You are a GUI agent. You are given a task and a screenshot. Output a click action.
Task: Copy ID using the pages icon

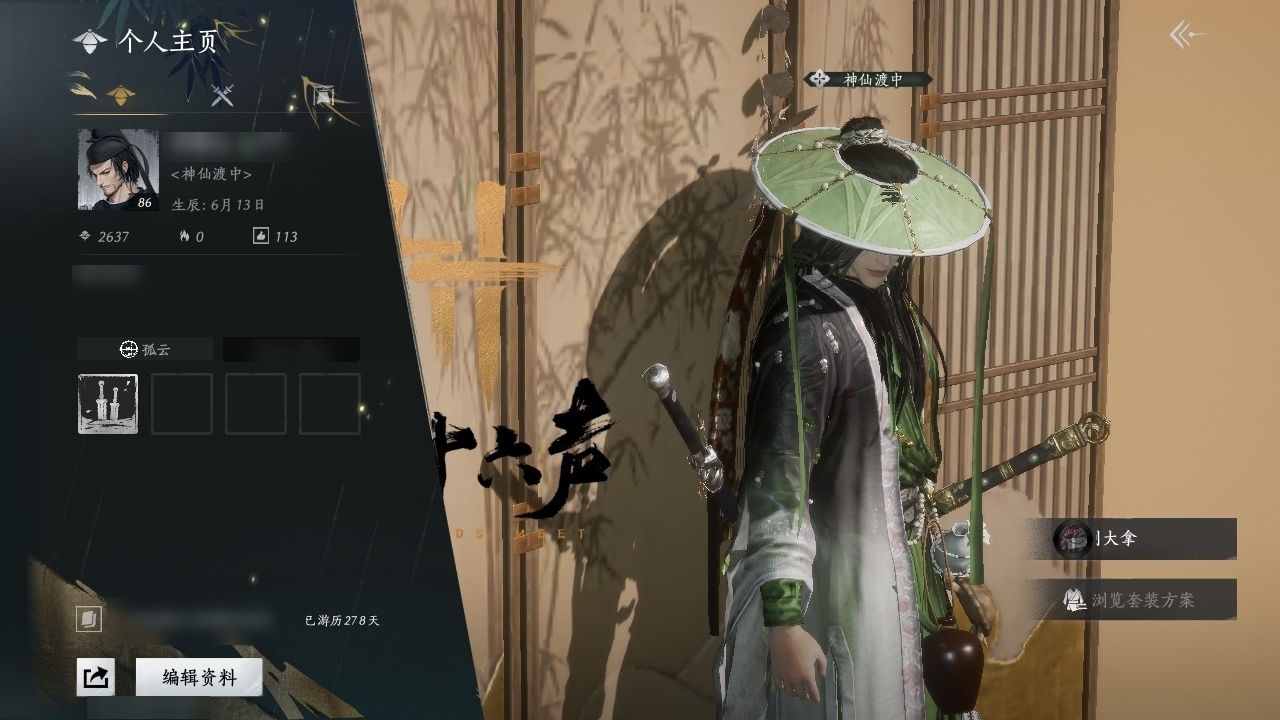[x=89, y=620]
